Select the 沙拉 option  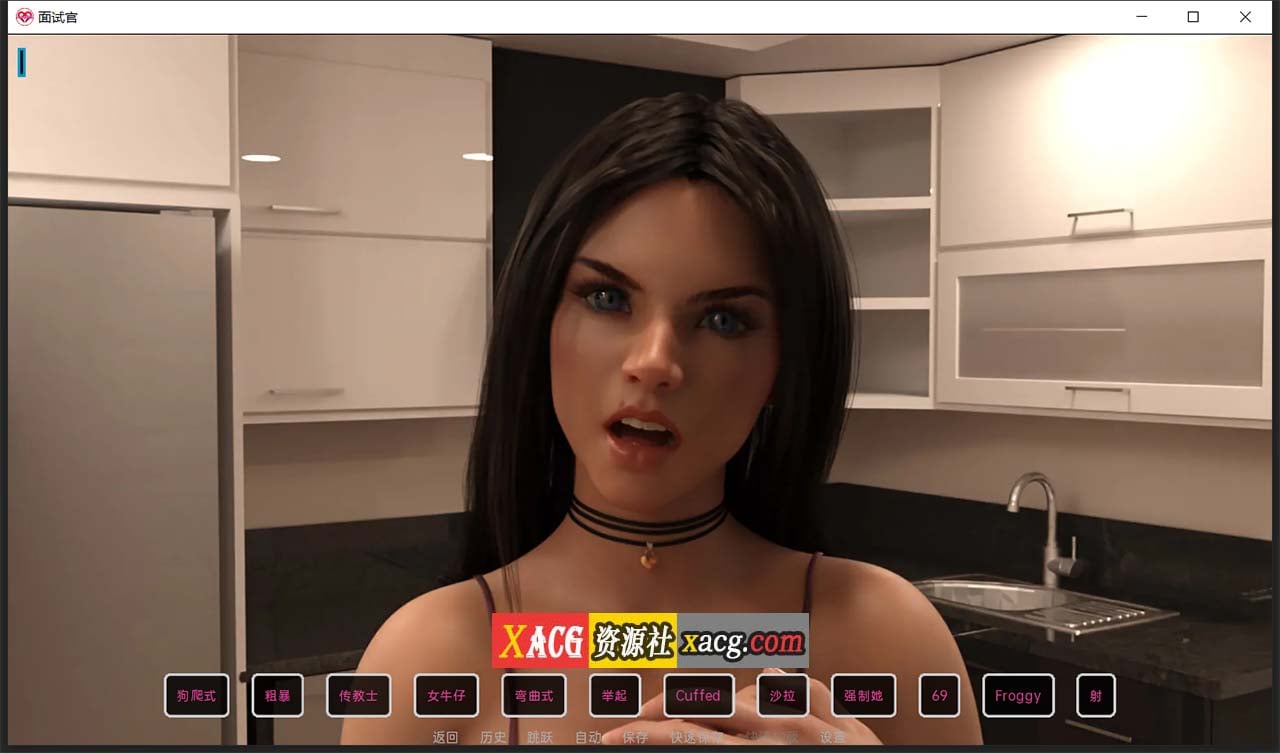coord(782,695)
